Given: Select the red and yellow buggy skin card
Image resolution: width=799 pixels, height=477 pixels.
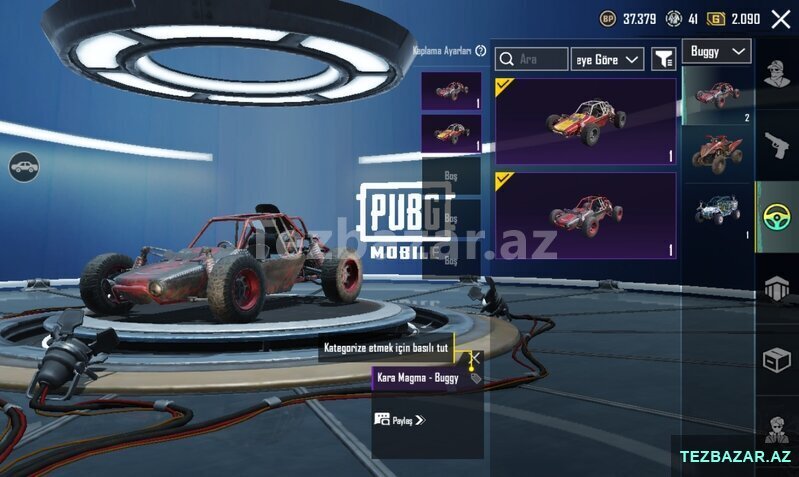Looking at the screenshot, I should coord(585,121).
